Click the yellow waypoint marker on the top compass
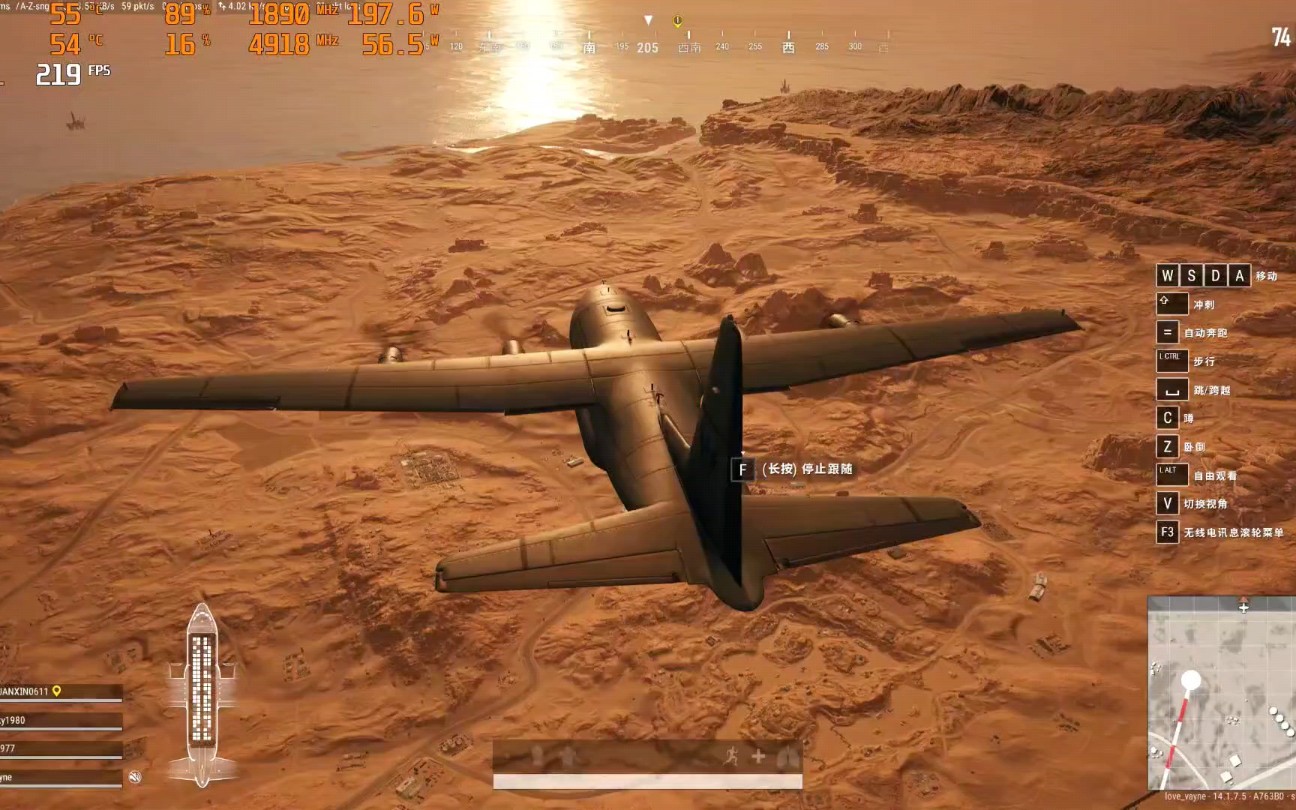The width and height of the screenshot is (1296, 810). point(677,22)
